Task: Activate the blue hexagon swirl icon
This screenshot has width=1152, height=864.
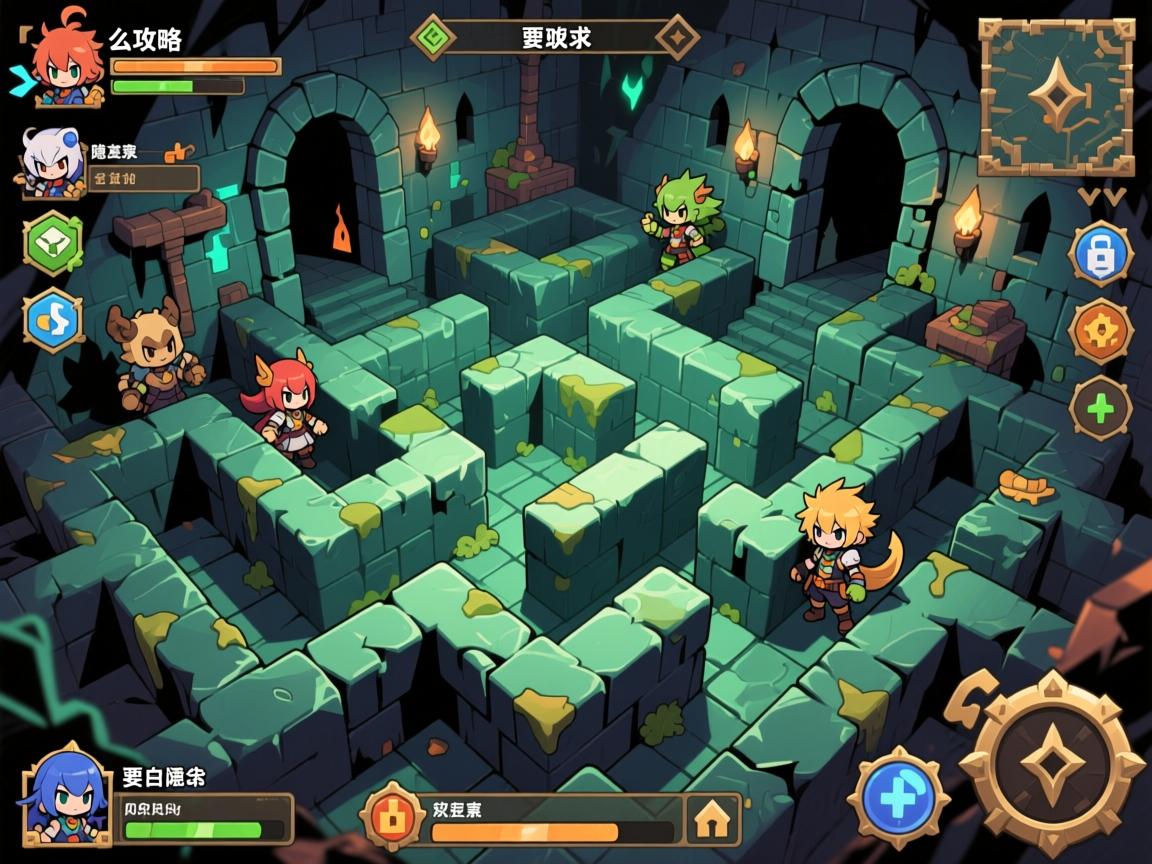Action: 53,320
